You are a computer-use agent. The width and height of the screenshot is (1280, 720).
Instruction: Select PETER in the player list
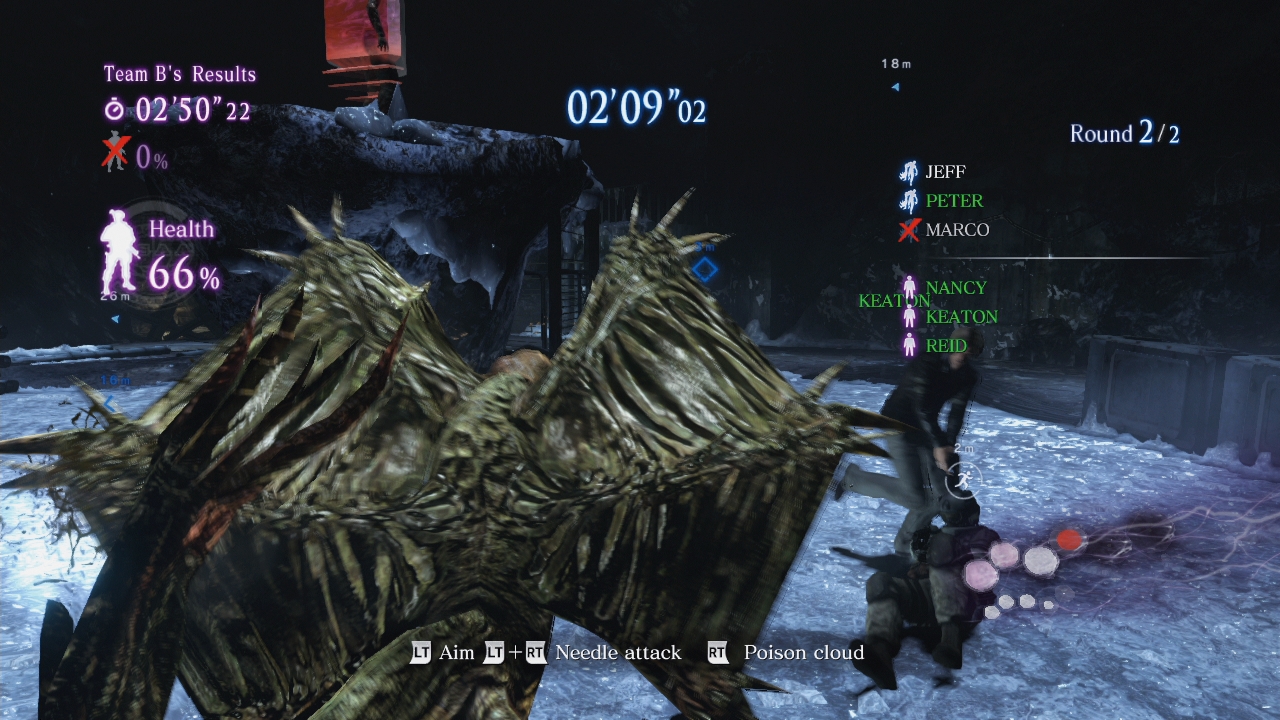click(x=953, y=201)
